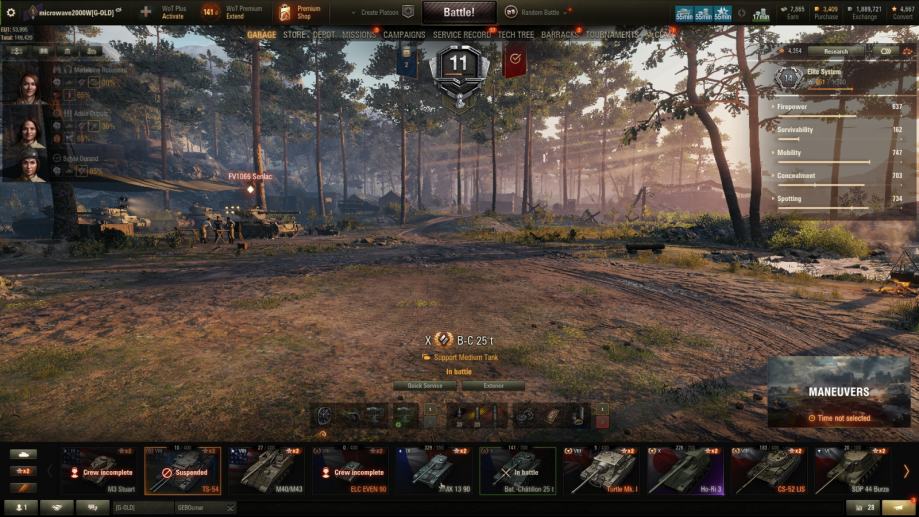This screenshot has width=919, height=517.
Task: Open Quick Service for the B-C 25 t
Action: [x=425, y=386]
